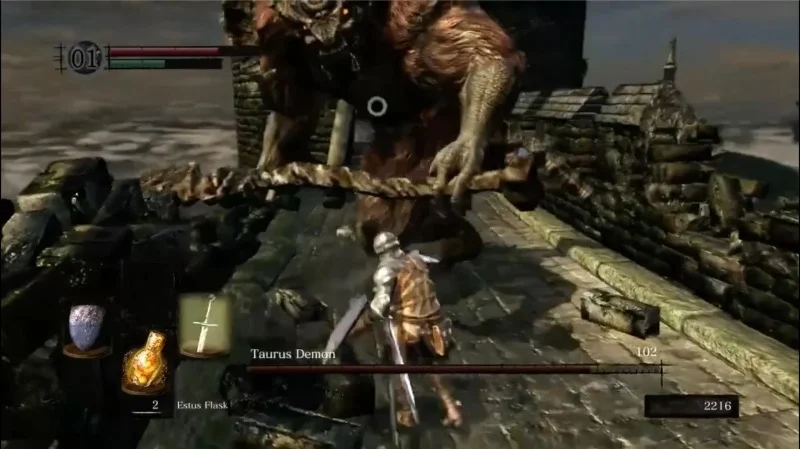
Task: Select the blue shield equipment slot
Action: point(86,326)
